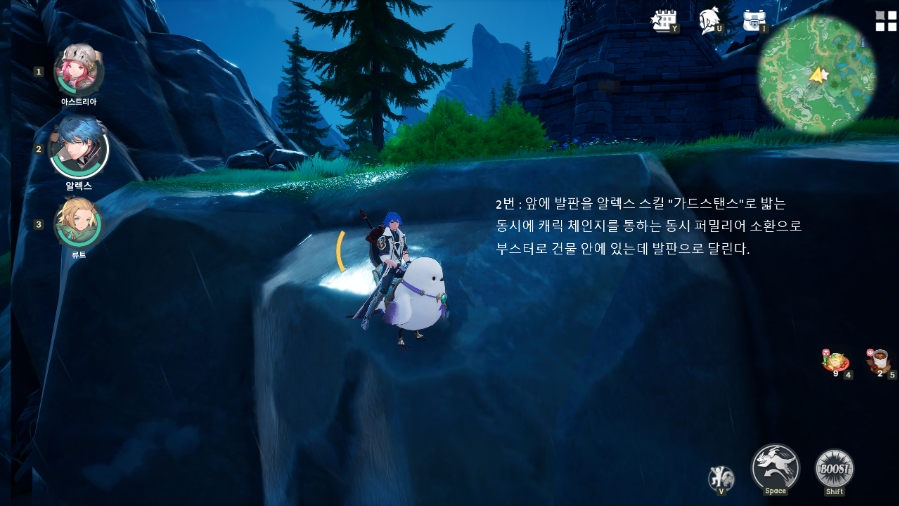This screenshot has height=506, width=899.
Task: Select the pink-haired first party member portrait
Action: pyautogui.click(x=78, y=70)
